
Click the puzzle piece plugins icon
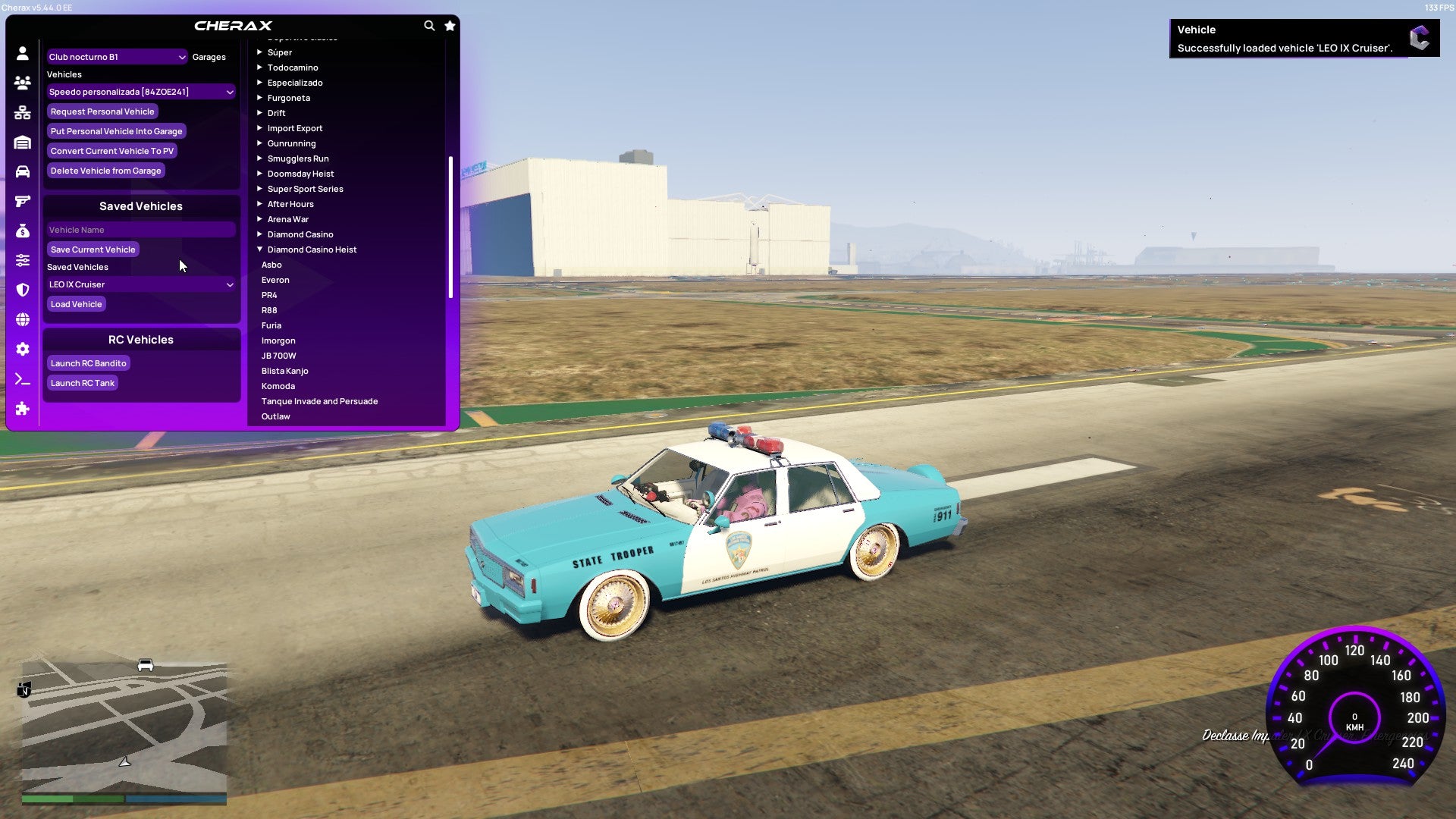pyautogui.click(x=22, y=409)
